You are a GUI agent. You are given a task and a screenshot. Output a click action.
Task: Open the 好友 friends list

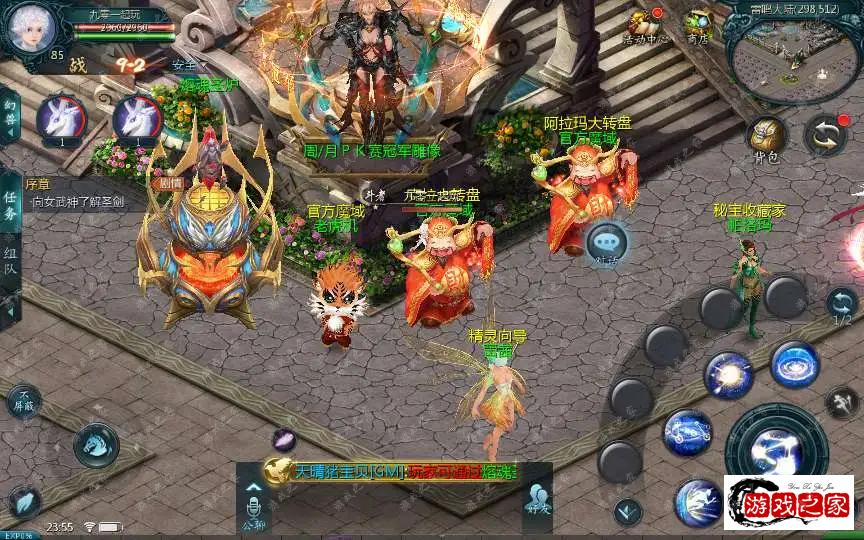click(x=536, y=500)
